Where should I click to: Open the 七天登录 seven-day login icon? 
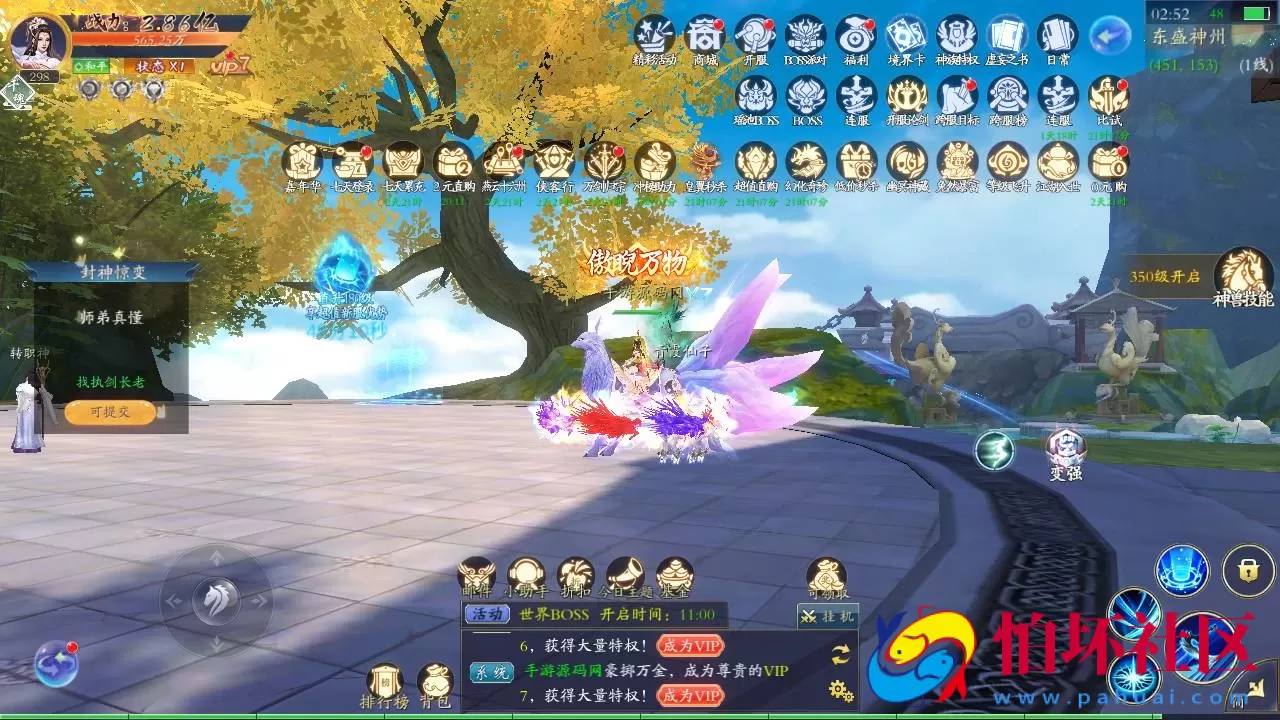point(352,162)
